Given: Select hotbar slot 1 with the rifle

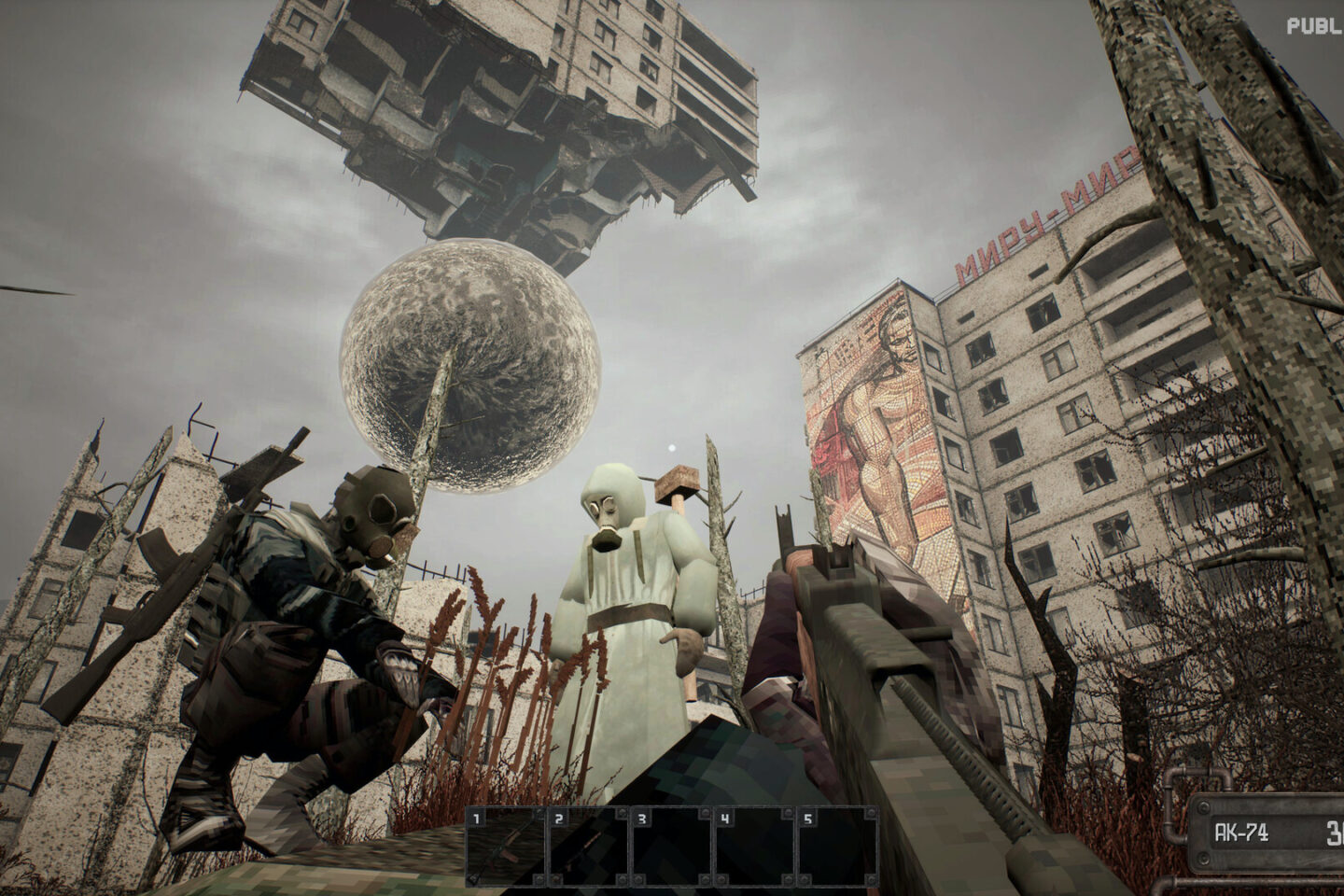Looking at the screenshot, I should click(x=507, y=847).
